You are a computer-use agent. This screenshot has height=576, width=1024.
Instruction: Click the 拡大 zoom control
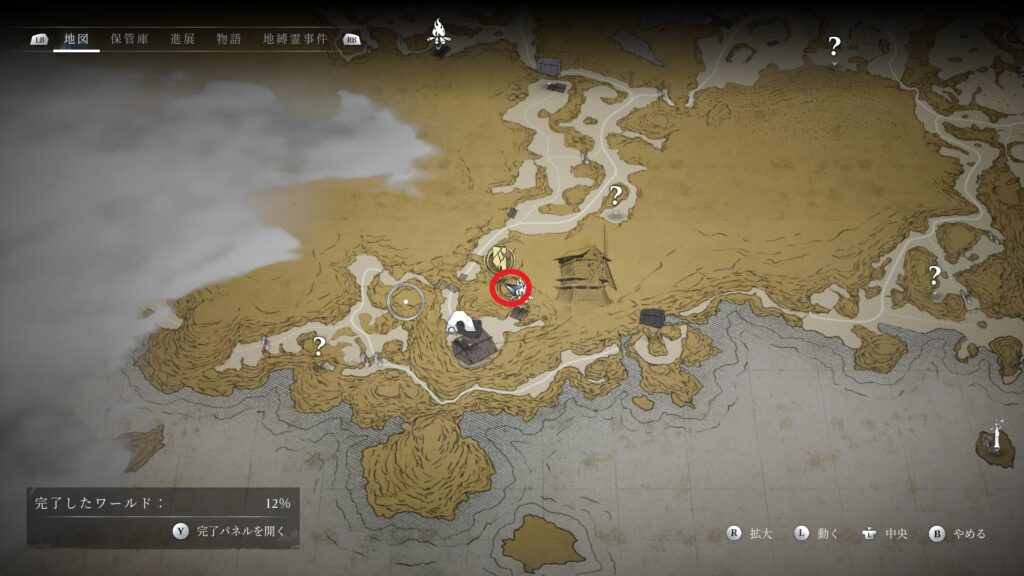tap(751, 534)
